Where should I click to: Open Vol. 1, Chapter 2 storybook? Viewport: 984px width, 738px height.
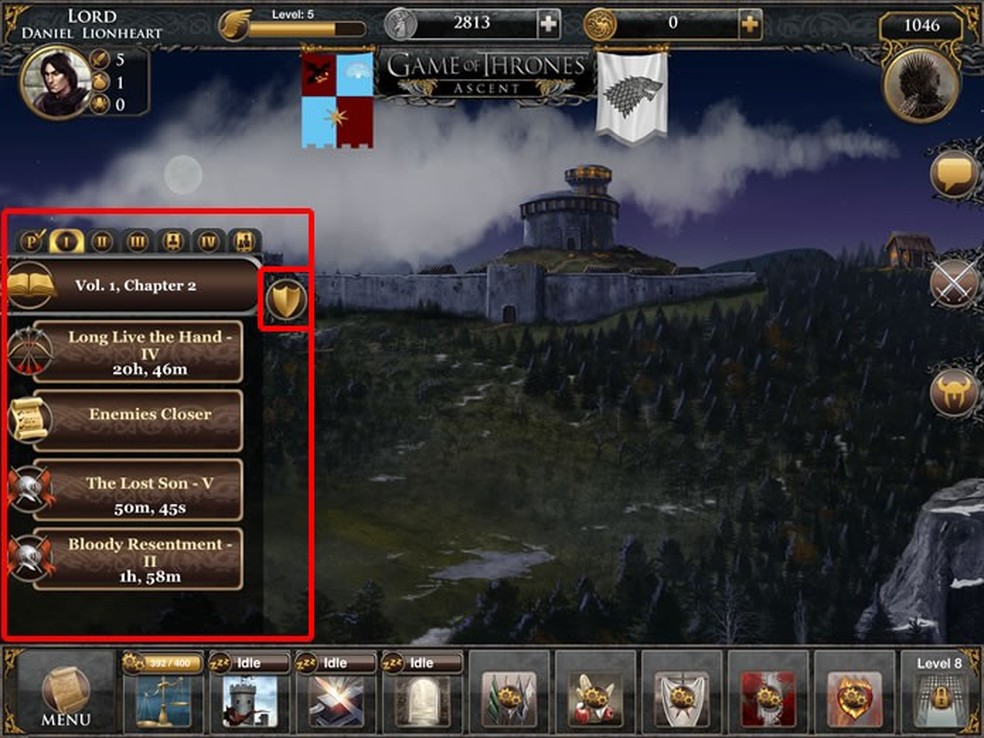point(136,286)
